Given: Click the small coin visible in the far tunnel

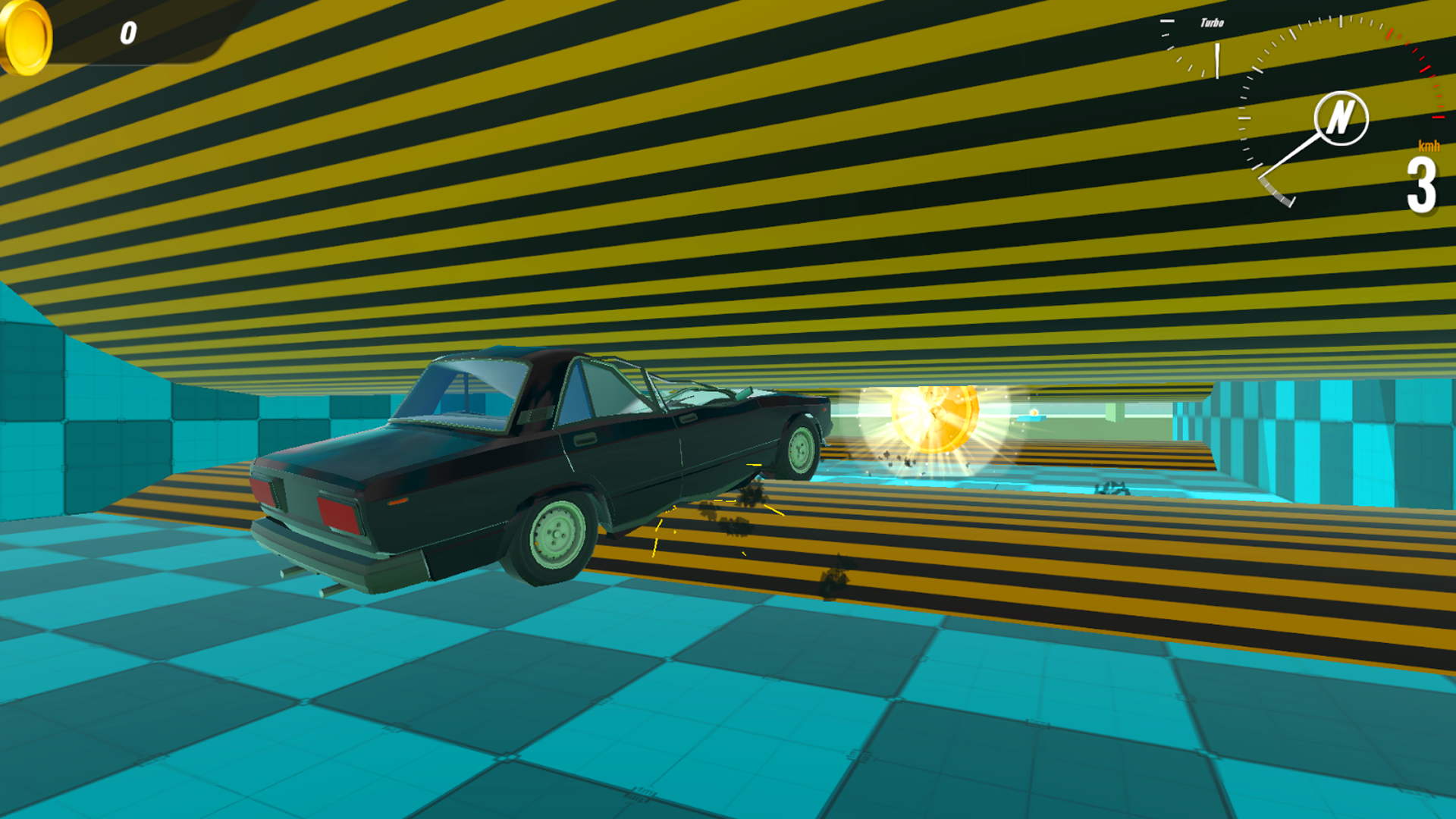Looking at the screenshot, I should [x=1034, y=413].
